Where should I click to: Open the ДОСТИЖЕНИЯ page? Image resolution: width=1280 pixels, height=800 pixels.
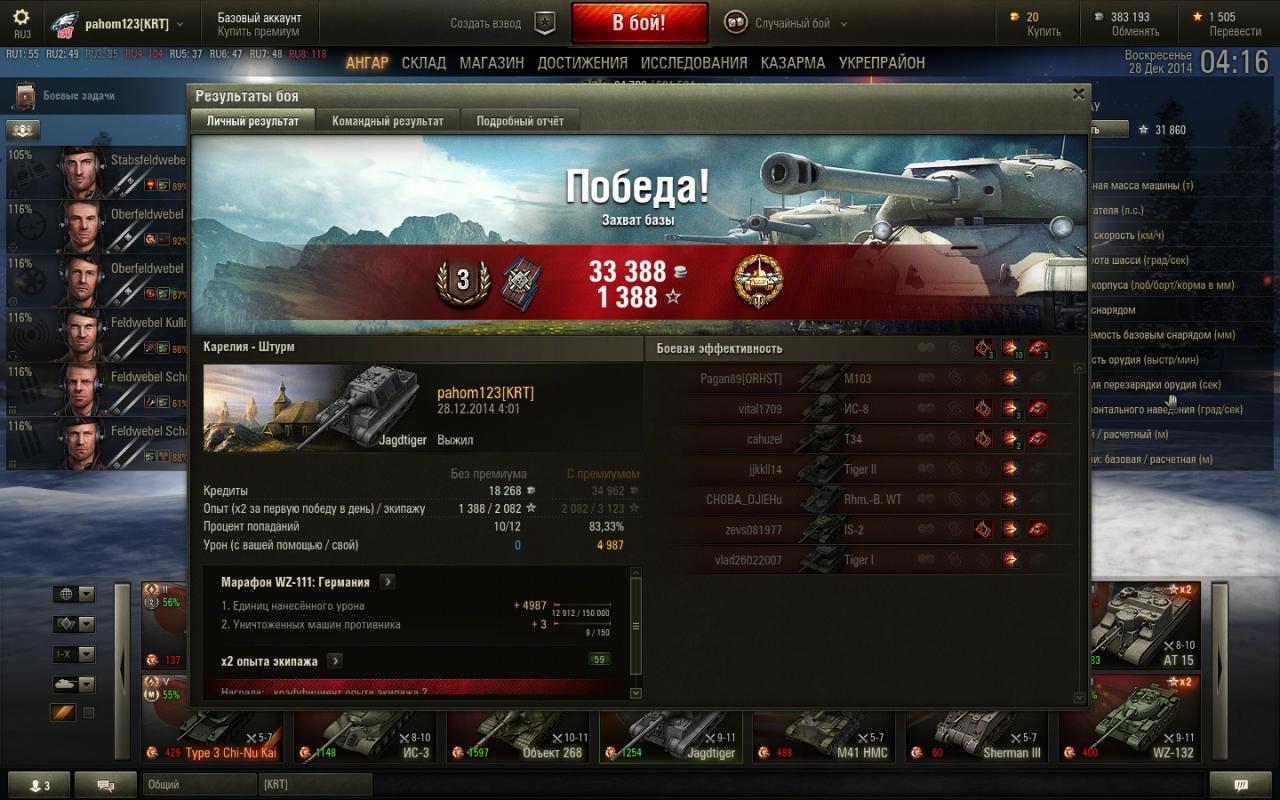tap(582, 63)
